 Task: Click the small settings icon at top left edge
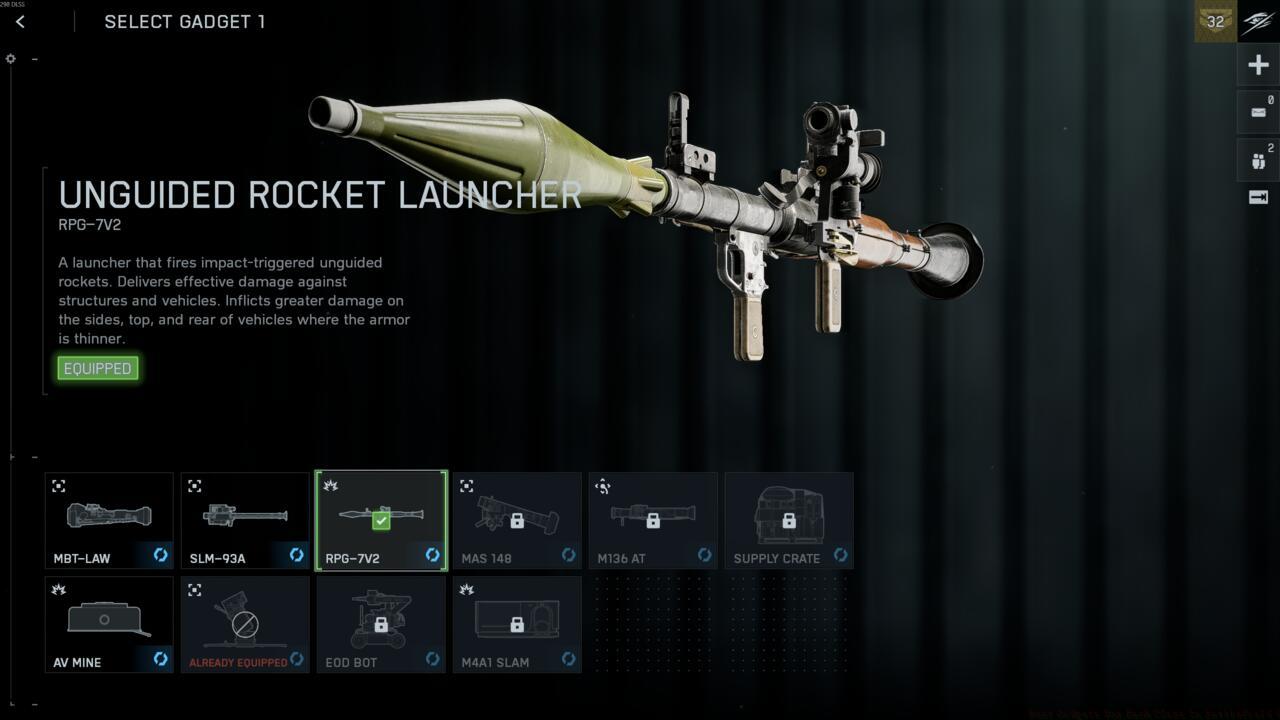point(10,58)
